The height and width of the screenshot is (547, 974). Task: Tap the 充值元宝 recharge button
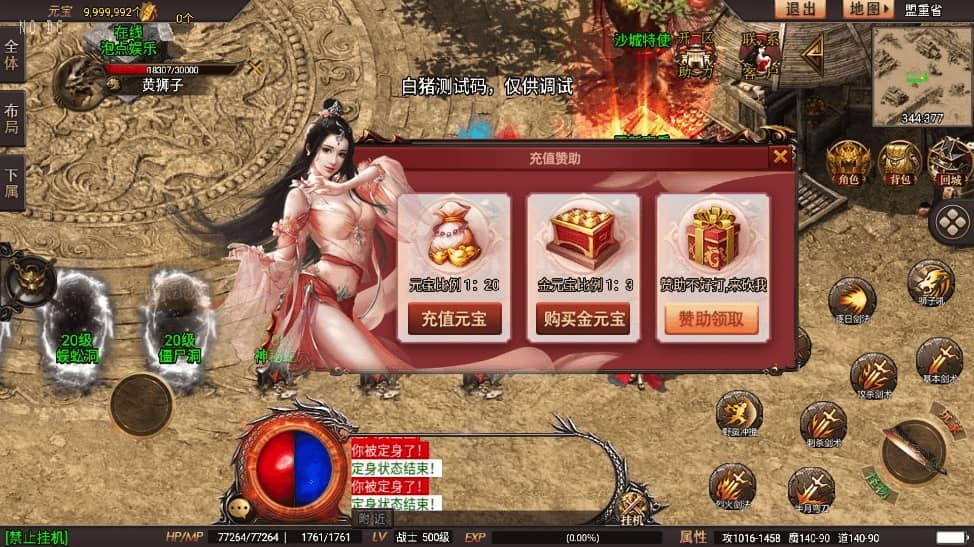454,320
